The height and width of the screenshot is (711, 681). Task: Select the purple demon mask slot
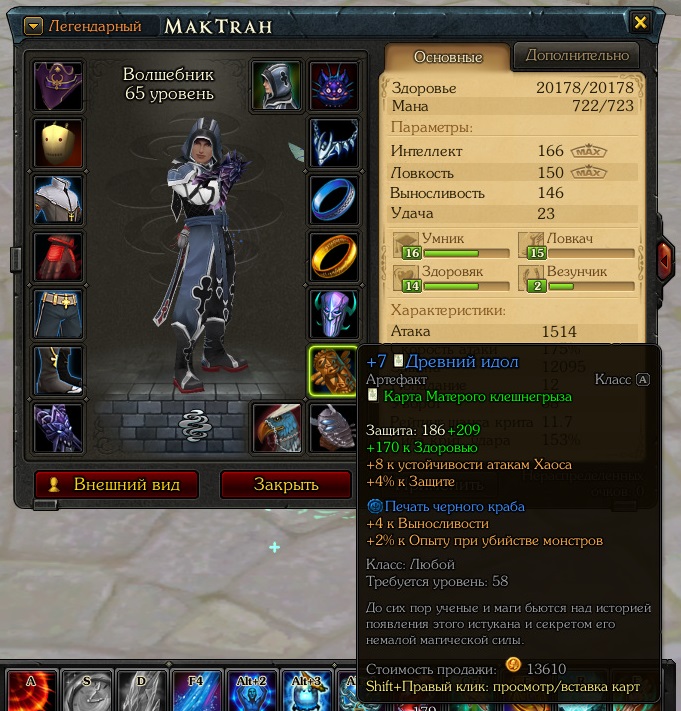[334, 86]
